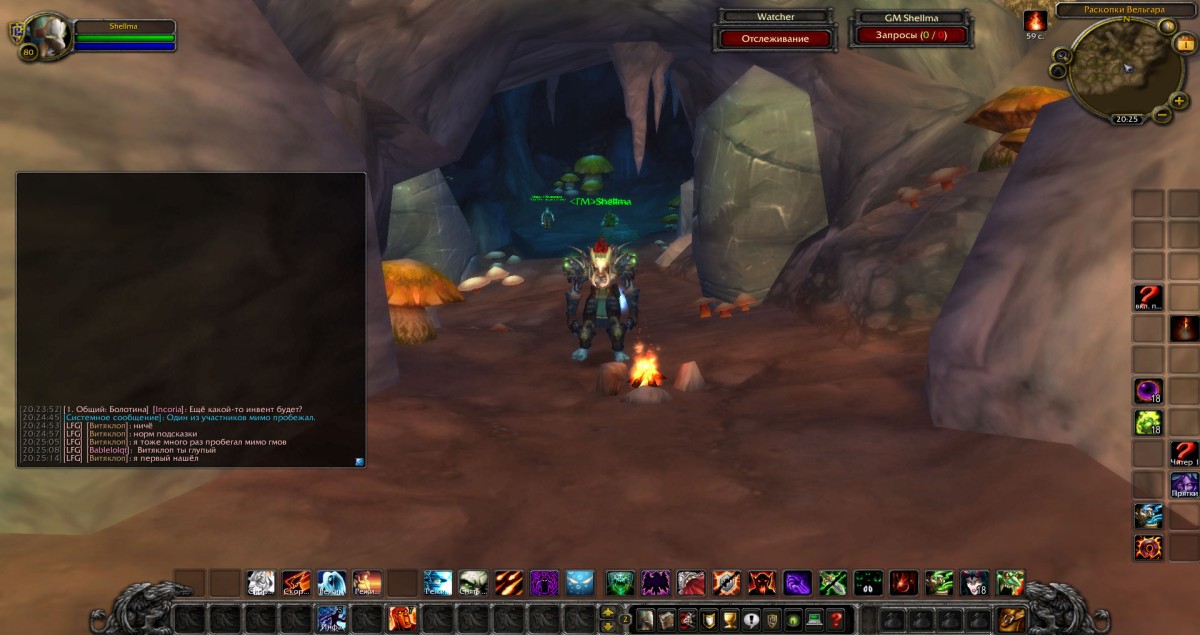Click the red Отслеживание button

tap(775, 38)
